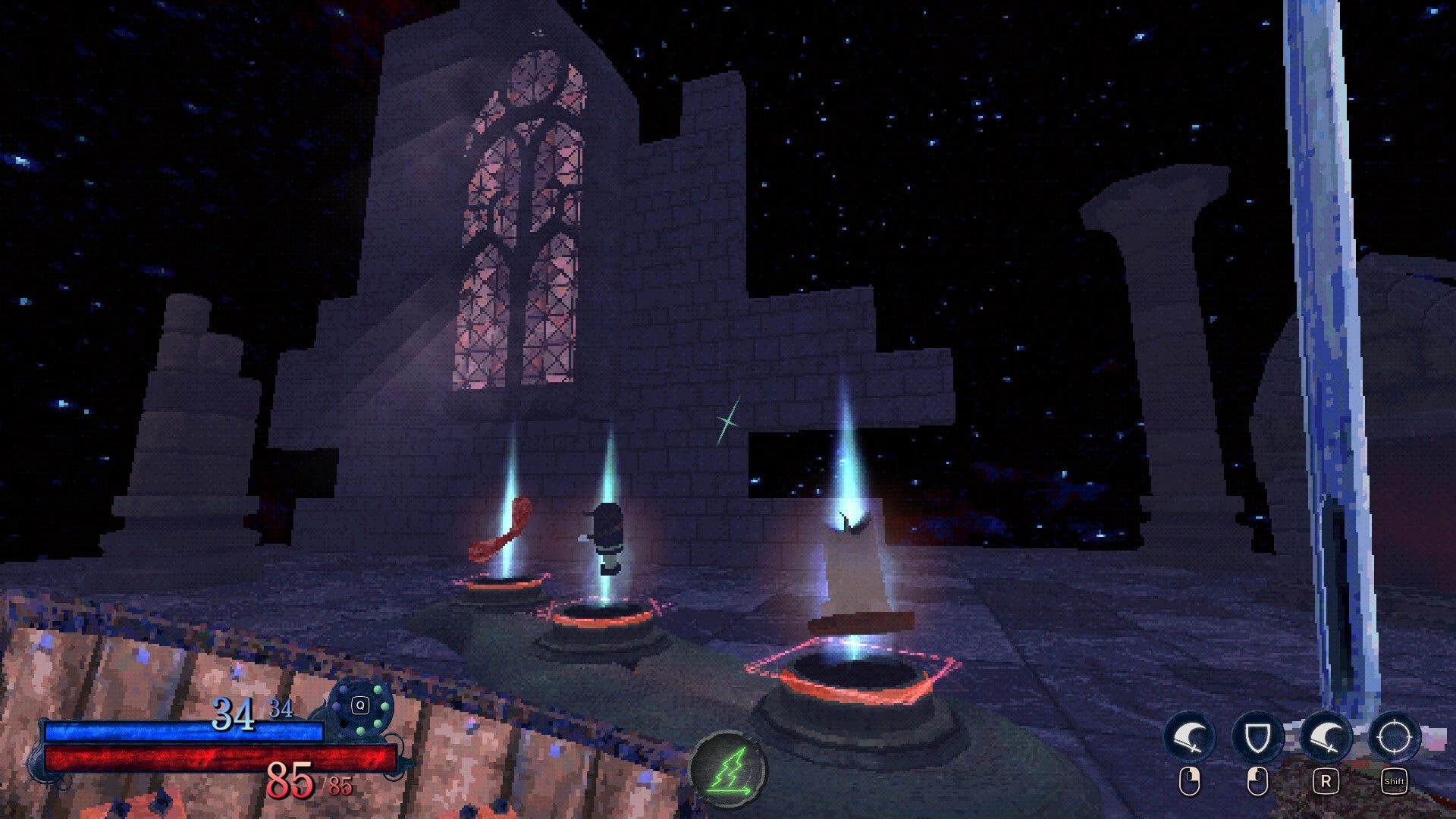Open the Q ability selector wheel

pyautogui.click(x=360, y=705)
